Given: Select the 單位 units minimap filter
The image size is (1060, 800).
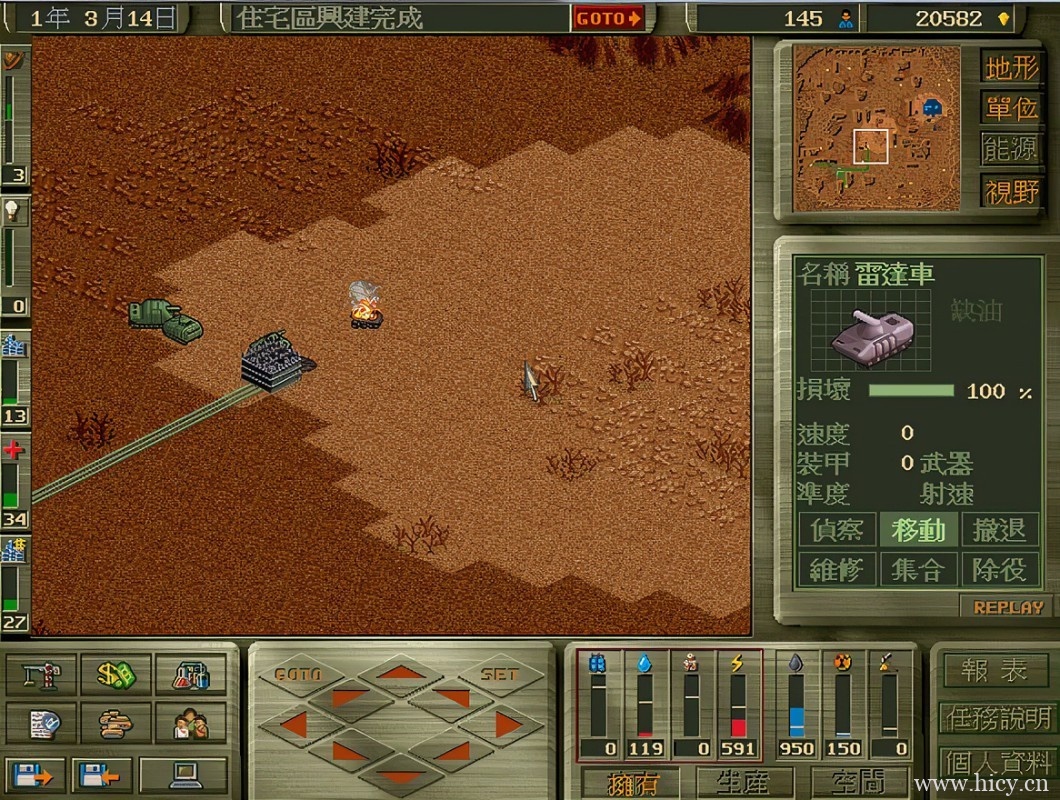Looking at the screenshot, I should pyautogui.click(x=1011, y=108).
